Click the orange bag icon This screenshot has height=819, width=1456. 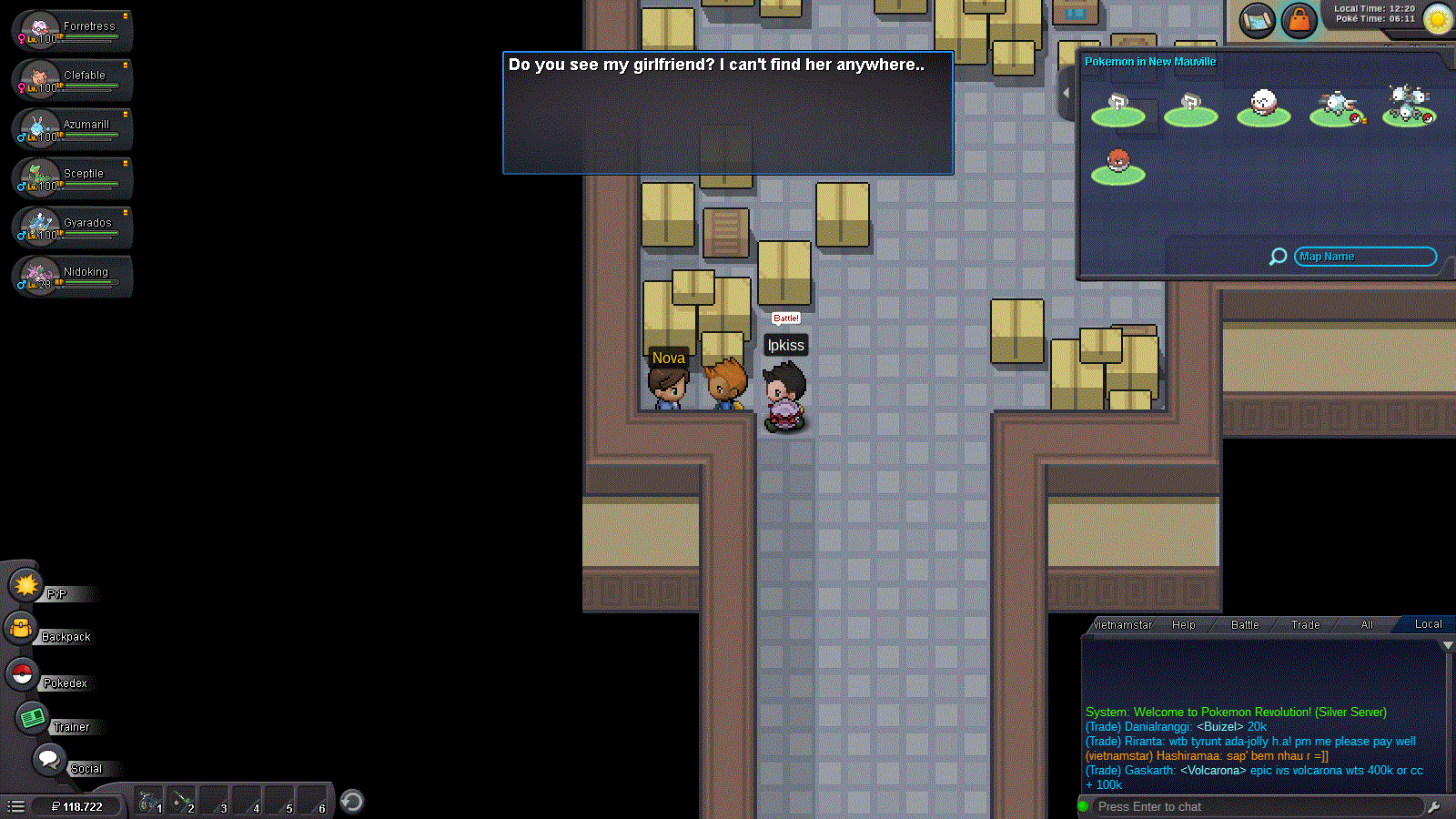click(x=1299, y=21)
